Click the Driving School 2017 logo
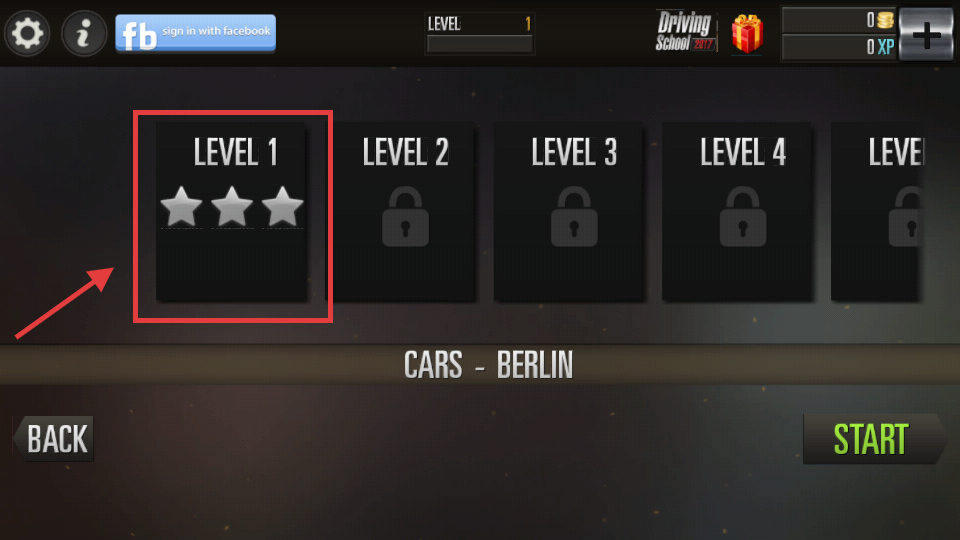Viewport: 960px width, 540px height. [686, 32]
